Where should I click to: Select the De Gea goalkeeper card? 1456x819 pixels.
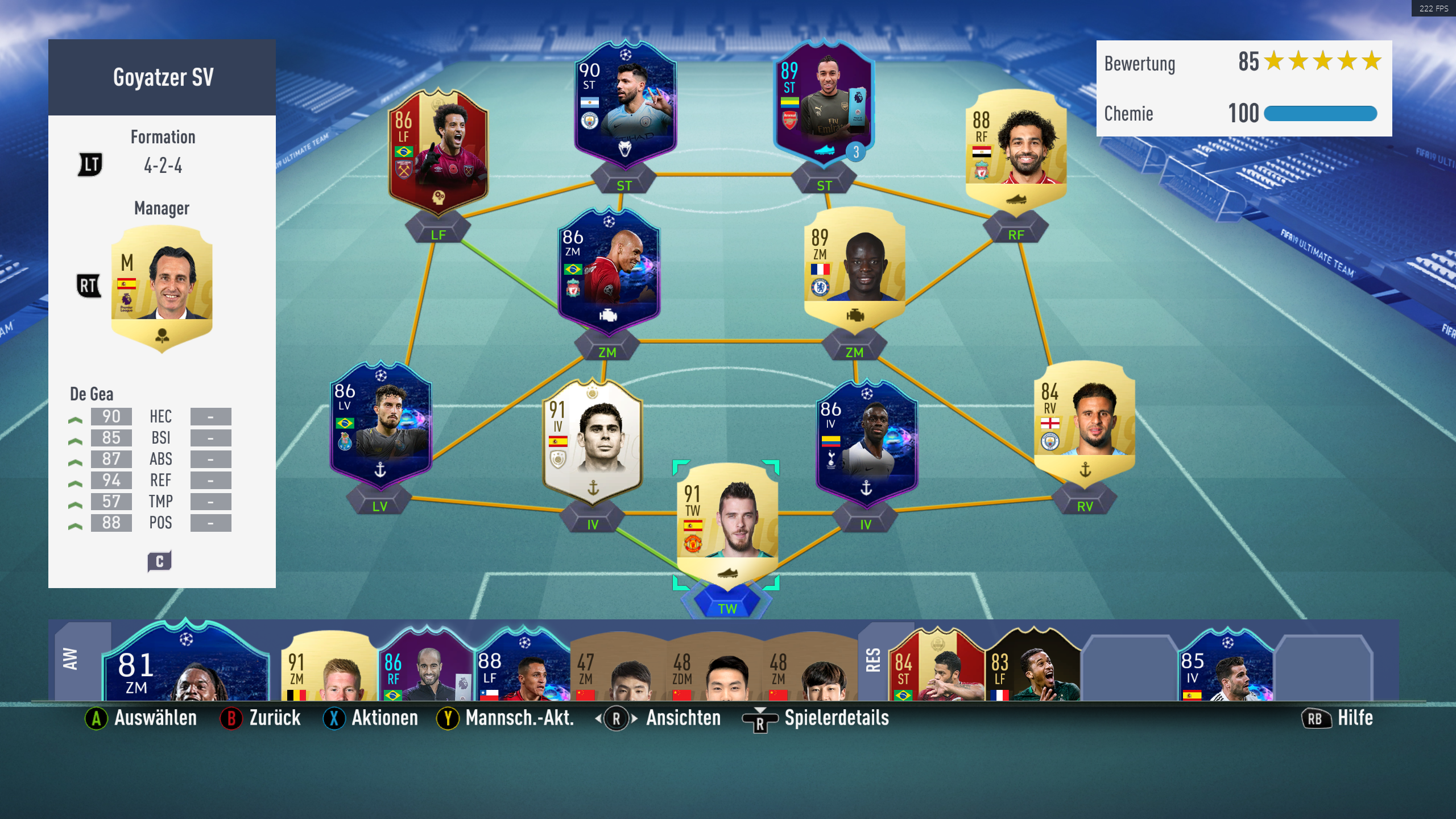727,523
